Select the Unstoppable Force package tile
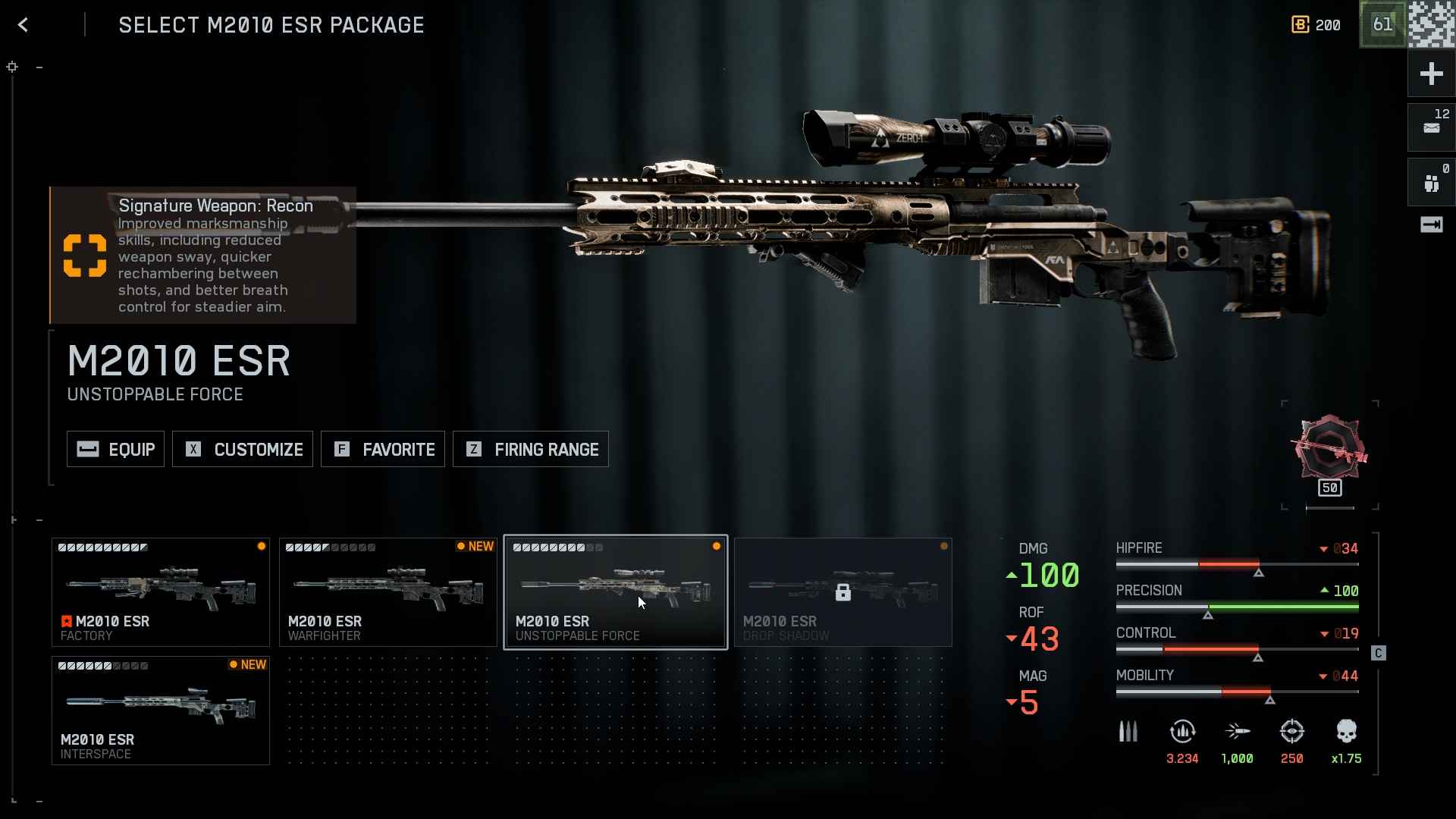The height and width of the screenshot is (819, 1456). (616, 592)
